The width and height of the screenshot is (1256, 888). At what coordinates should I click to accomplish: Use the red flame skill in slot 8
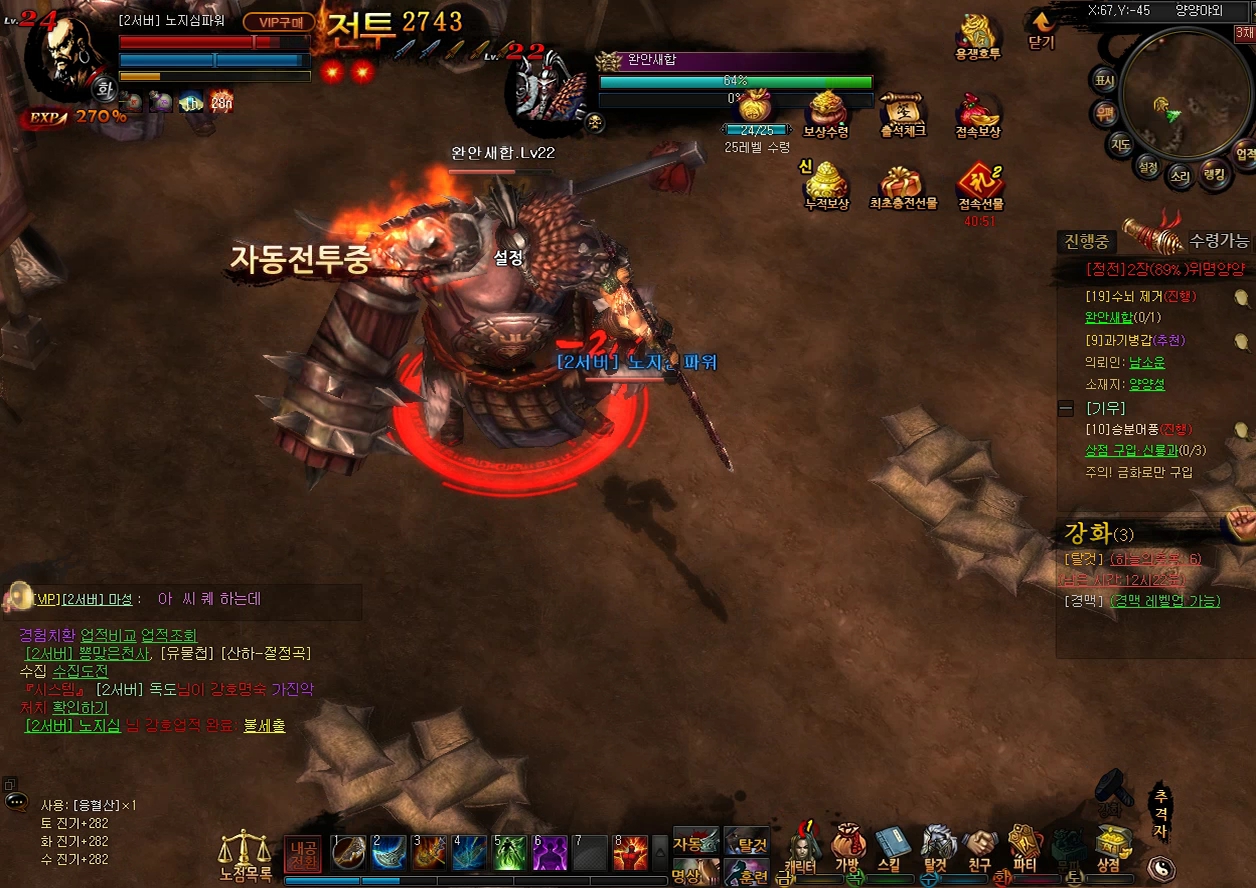(x=631, y=852)
